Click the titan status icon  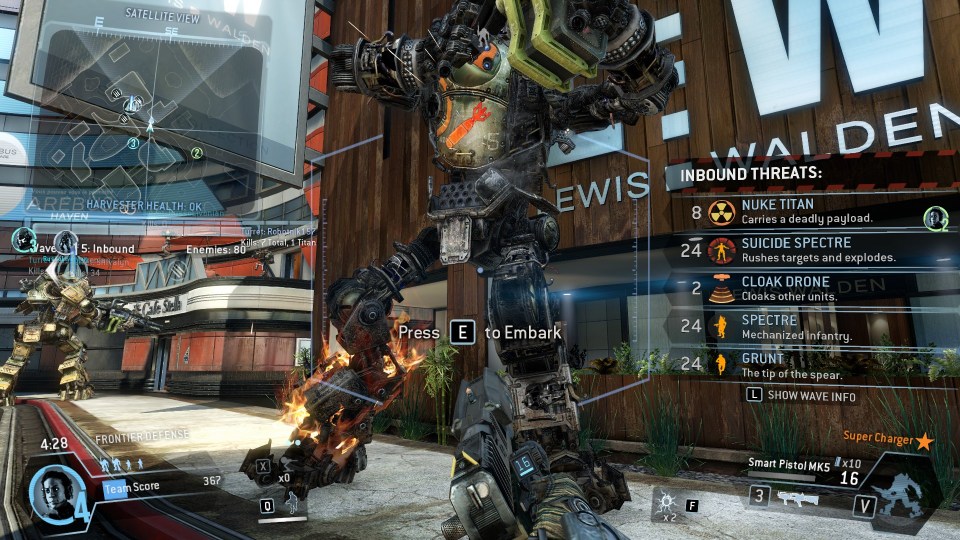[898, 498]
